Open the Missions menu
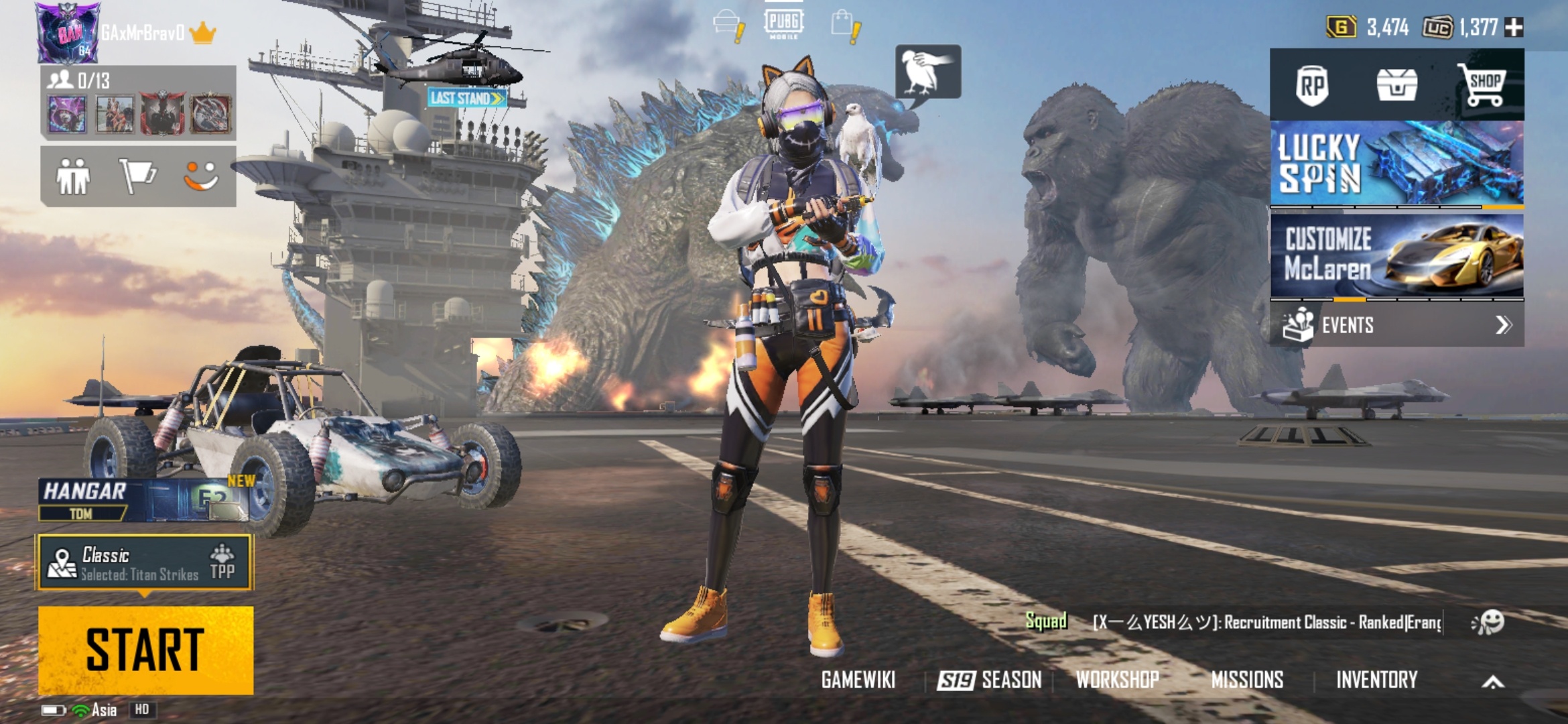1568x724 pixels. pos(1247,680)
